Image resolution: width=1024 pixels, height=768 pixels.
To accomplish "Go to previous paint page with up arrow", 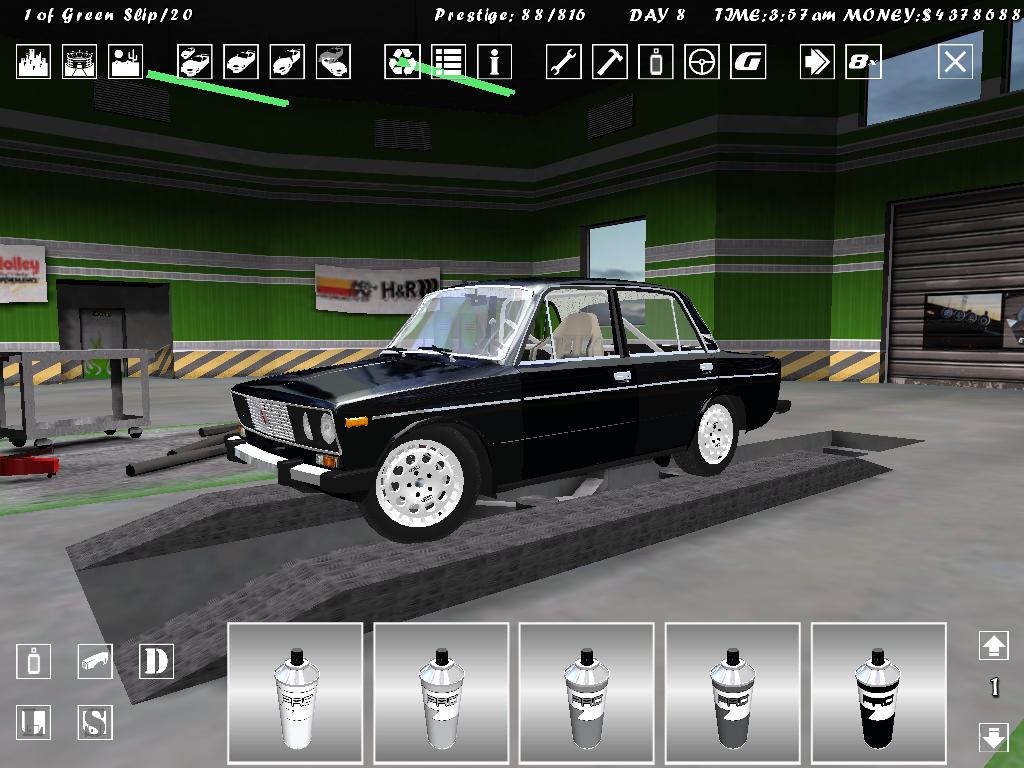I will coord(993,645).
